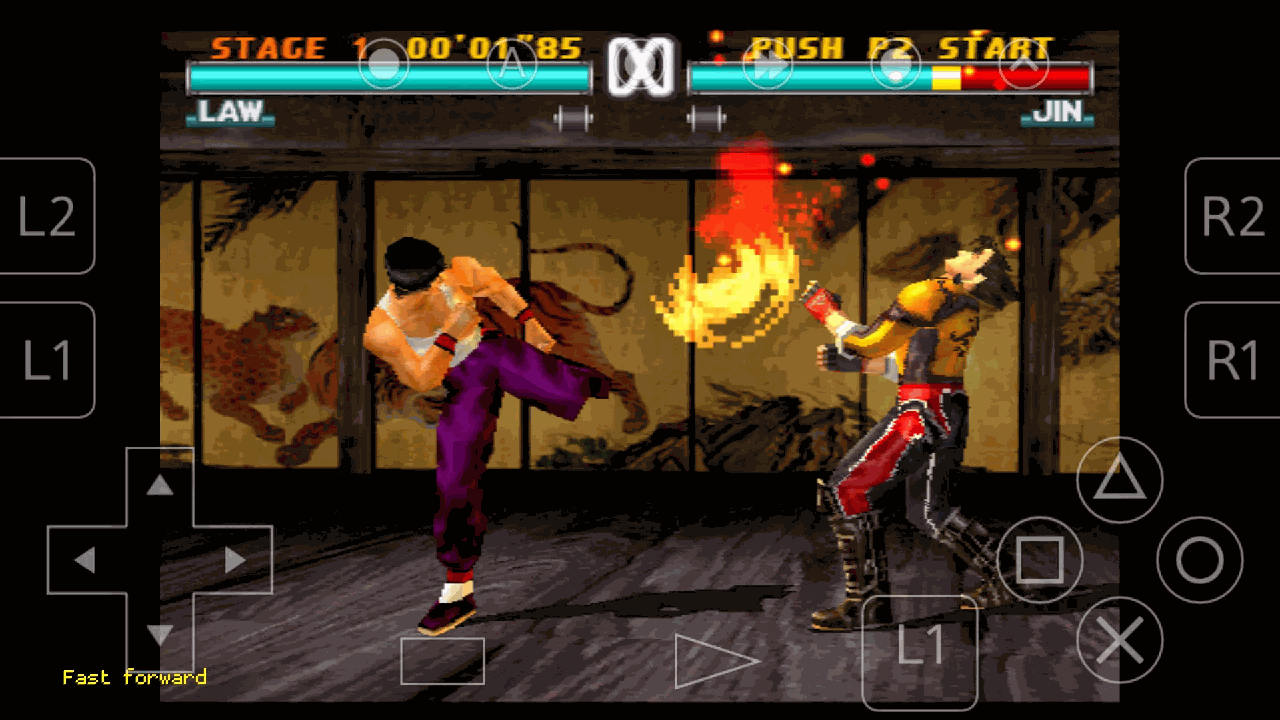Tap the triangular Start button overlay
The width and height of the screenshot is (1280, 720).
pyautogui.click(x=714, y=661)
